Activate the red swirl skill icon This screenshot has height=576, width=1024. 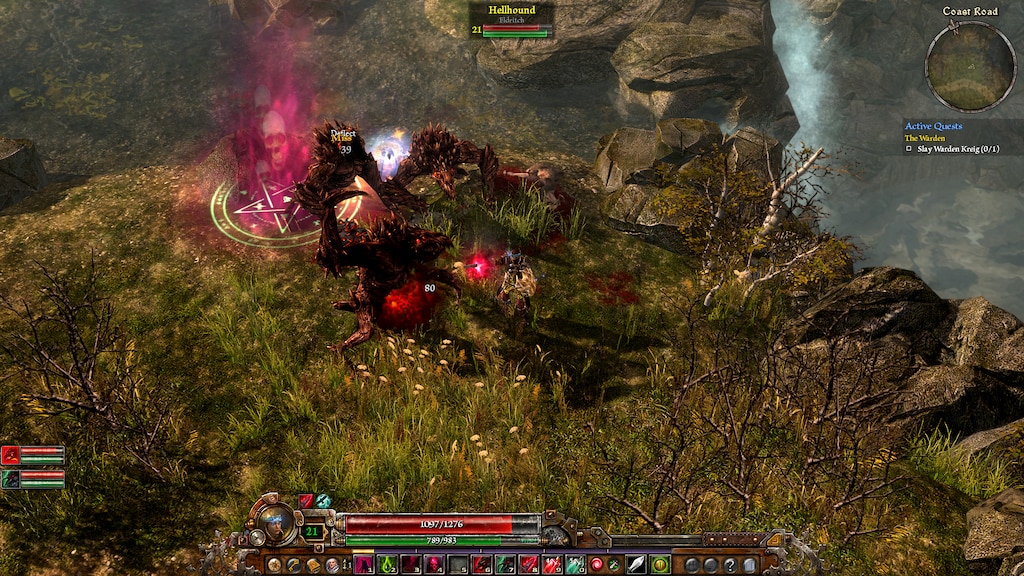point(598,565)
